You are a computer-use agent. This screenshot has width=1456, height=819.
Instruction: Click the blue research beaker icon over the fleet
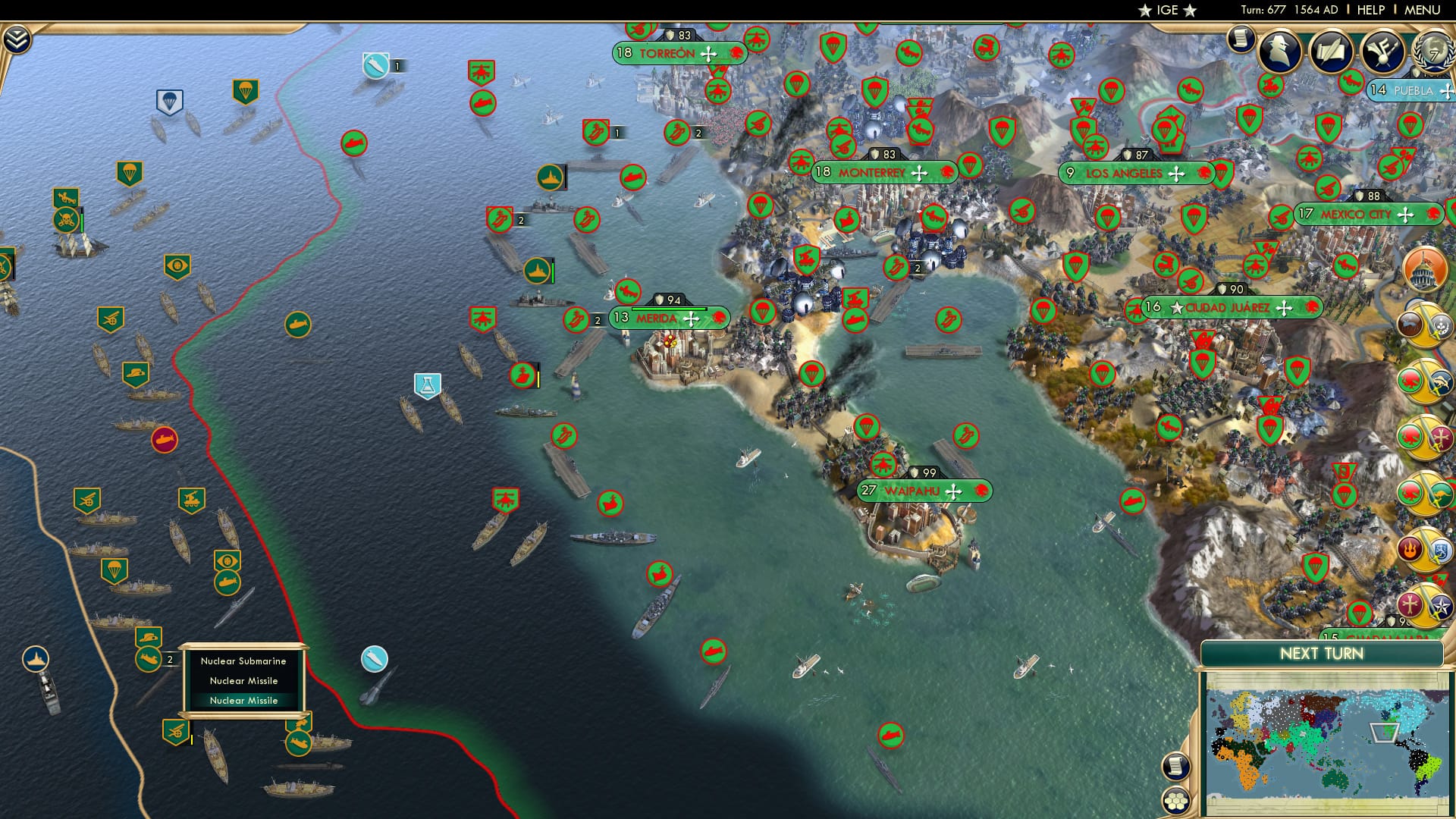point(428,384)
